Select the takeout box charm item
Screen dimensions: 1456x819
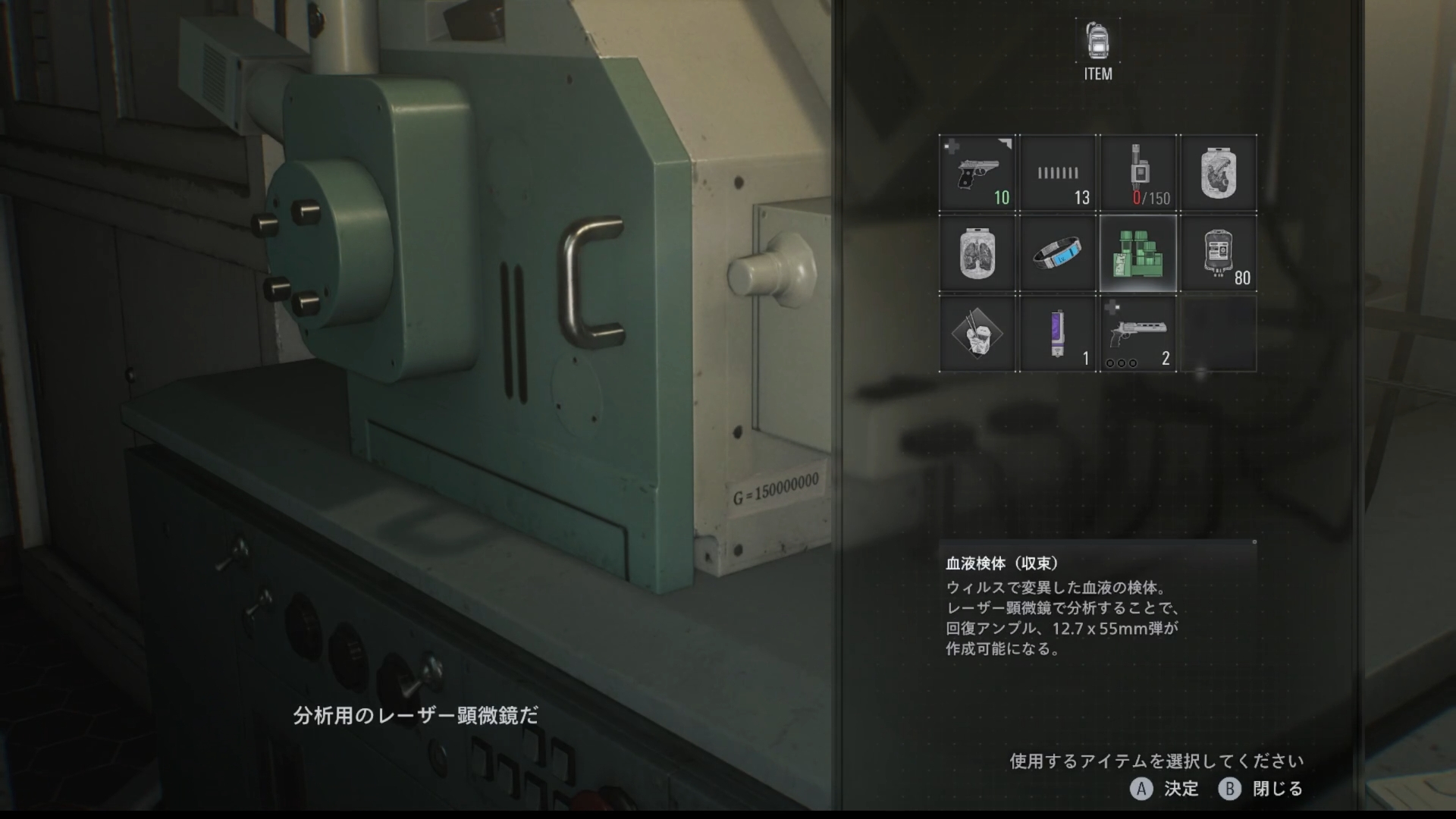click(977, 334)
